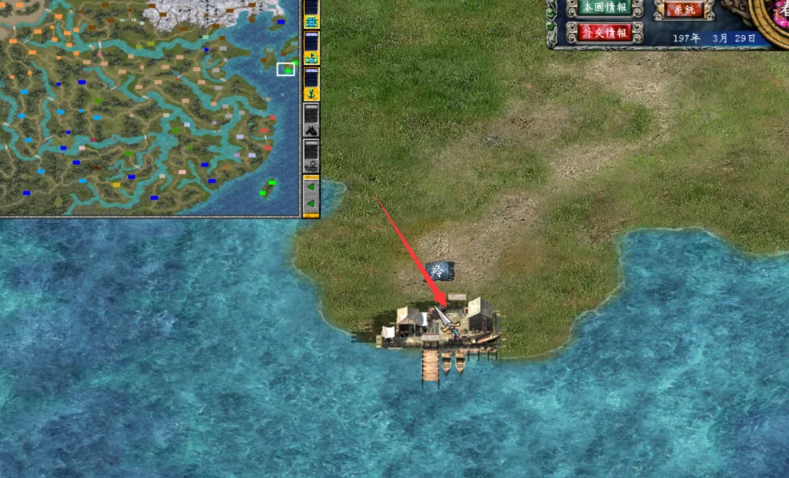Select the port marked with the 港 flag
Viewport: 789px width, 478px height.
tap(441, 322)
